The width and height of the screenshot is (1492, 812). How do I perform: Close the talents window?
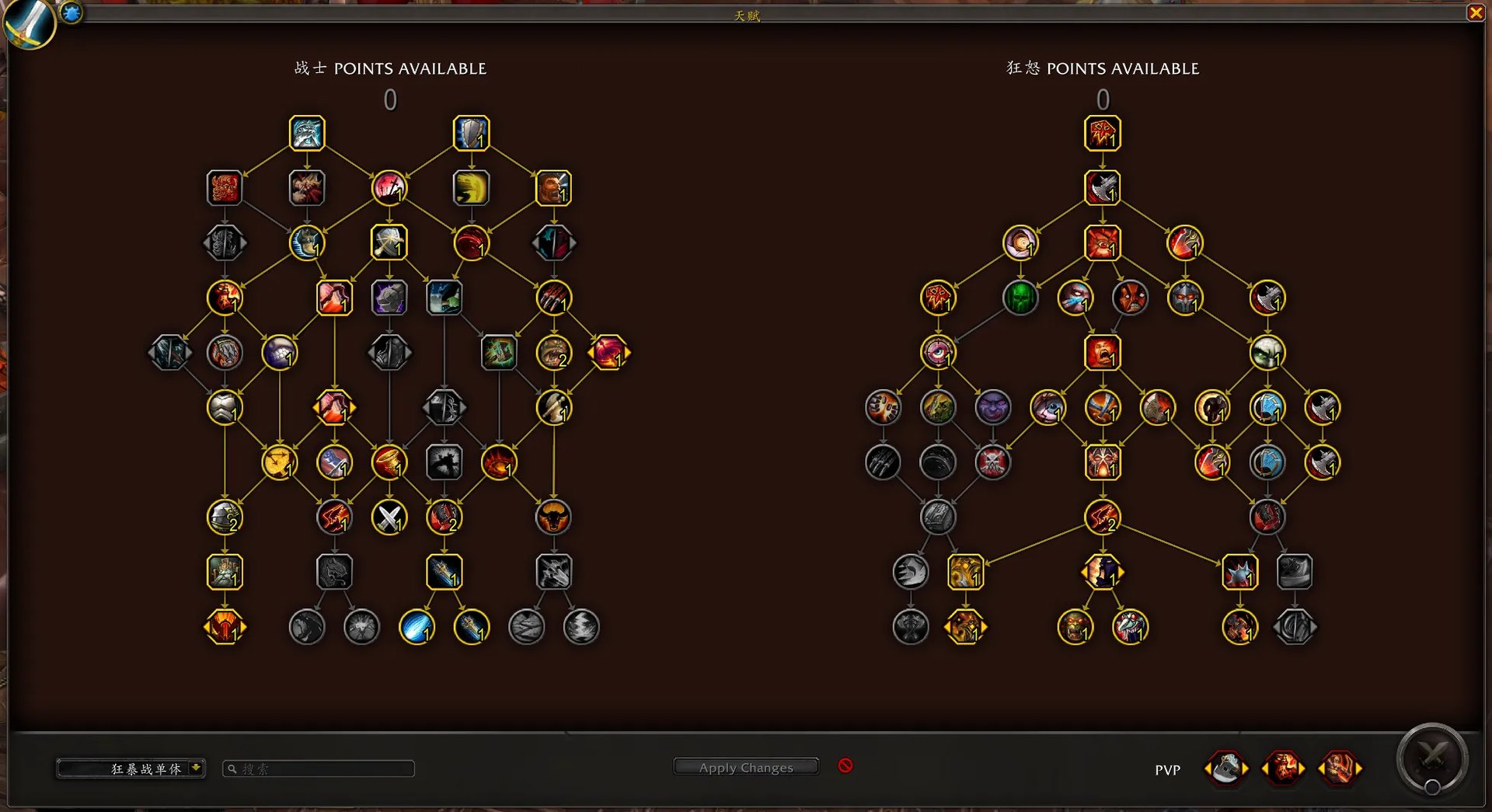click(x=1475, y=12)
